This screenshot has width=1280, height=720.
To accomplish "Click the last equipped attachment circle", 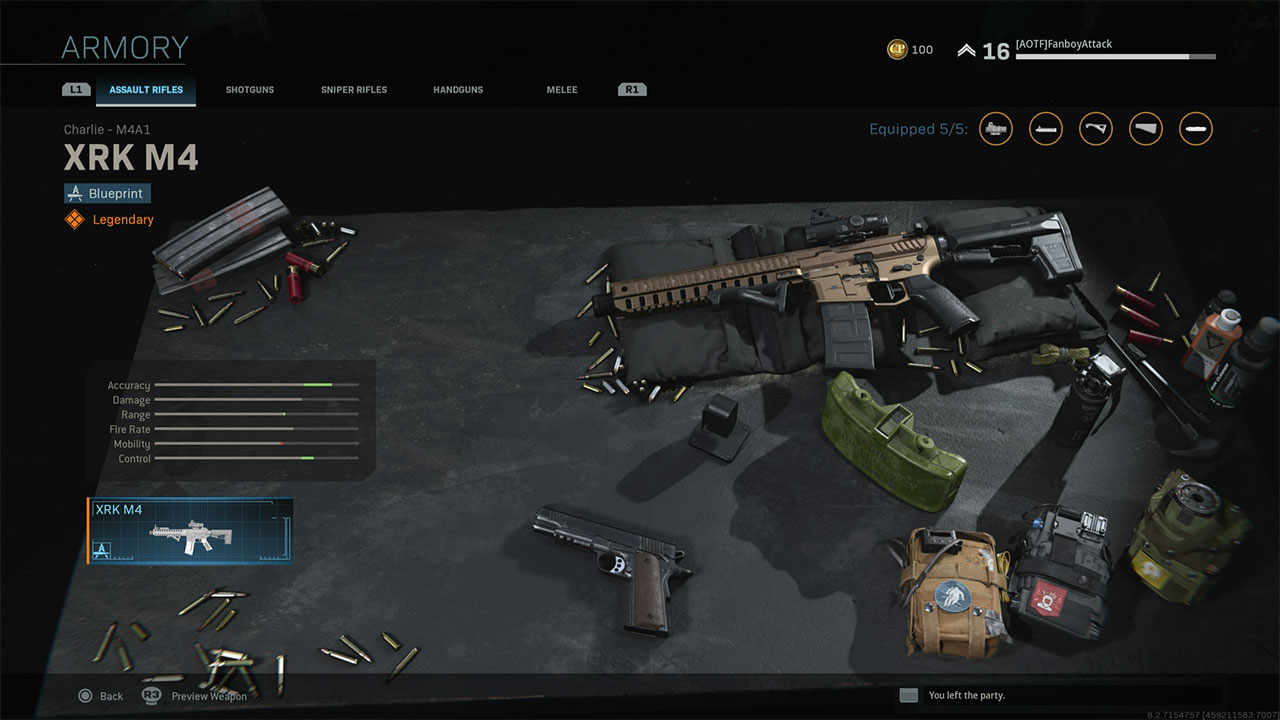I will point(1196,129).
